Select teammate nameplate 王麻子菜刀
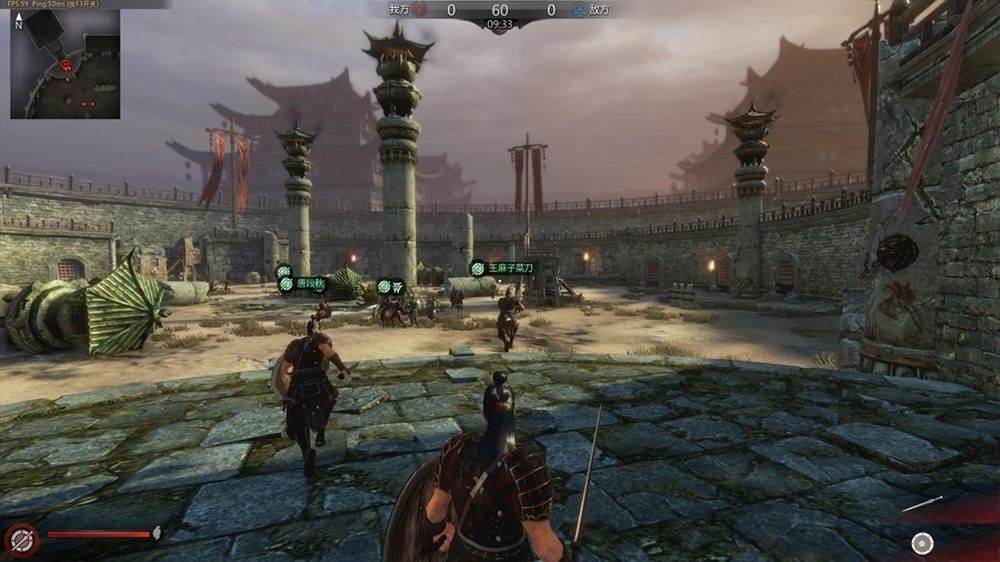Screen dimensions: 1000x562 (x=503, y=268)
